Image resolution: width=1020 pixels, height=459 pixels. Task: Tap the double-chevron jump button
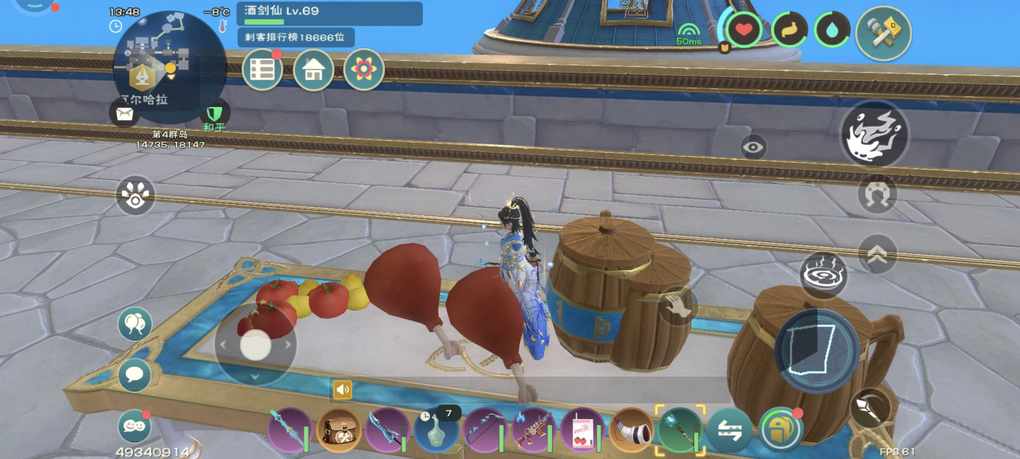coord(876,254)
